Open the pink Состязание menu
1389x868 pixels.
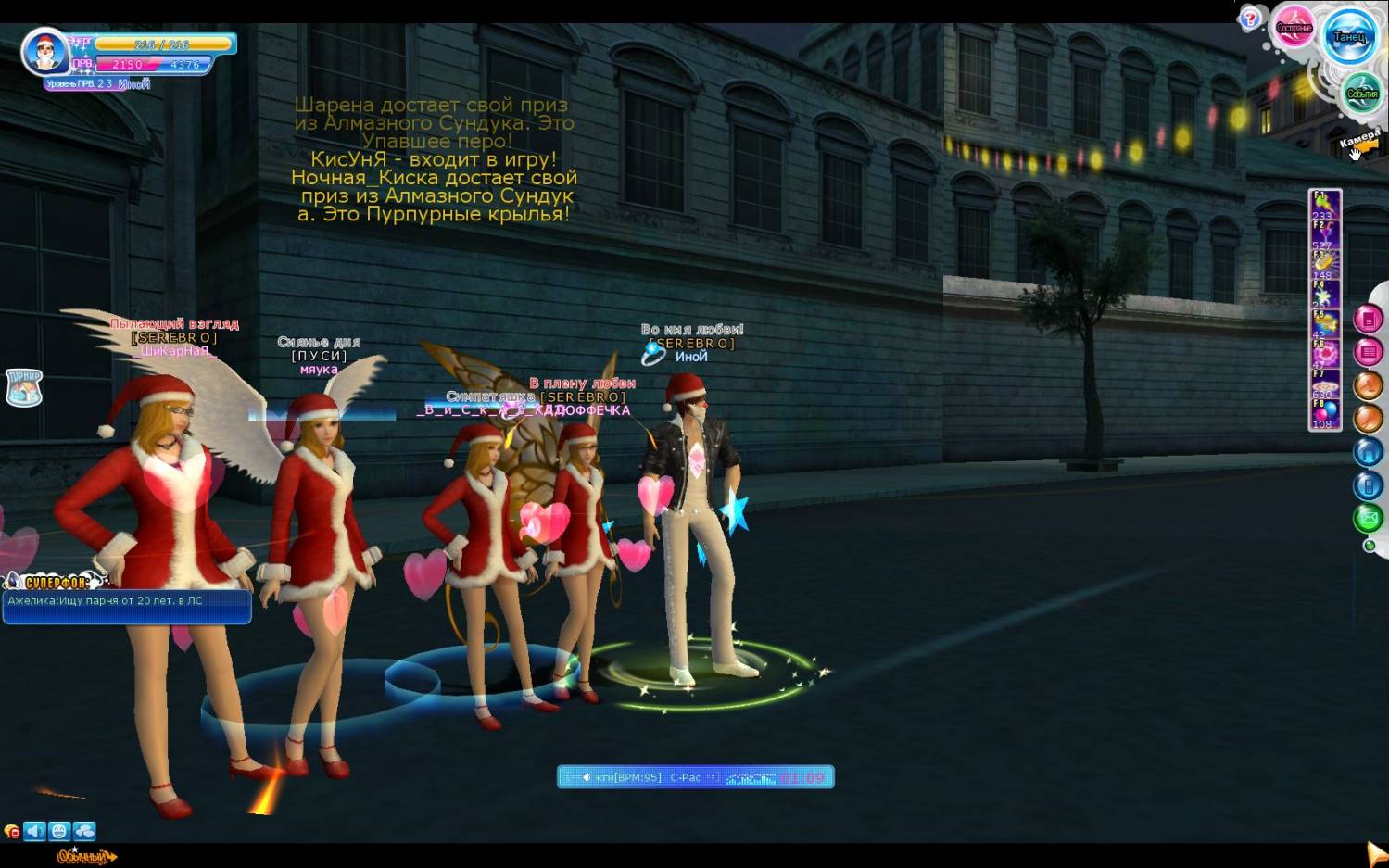point(1294,27)
